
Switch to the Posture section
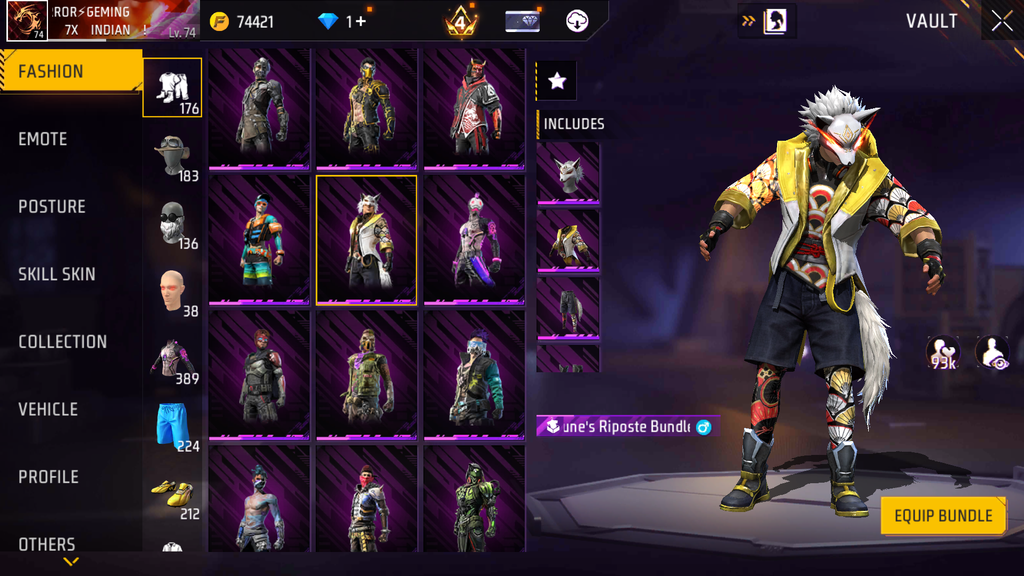[x=52, y=207]
